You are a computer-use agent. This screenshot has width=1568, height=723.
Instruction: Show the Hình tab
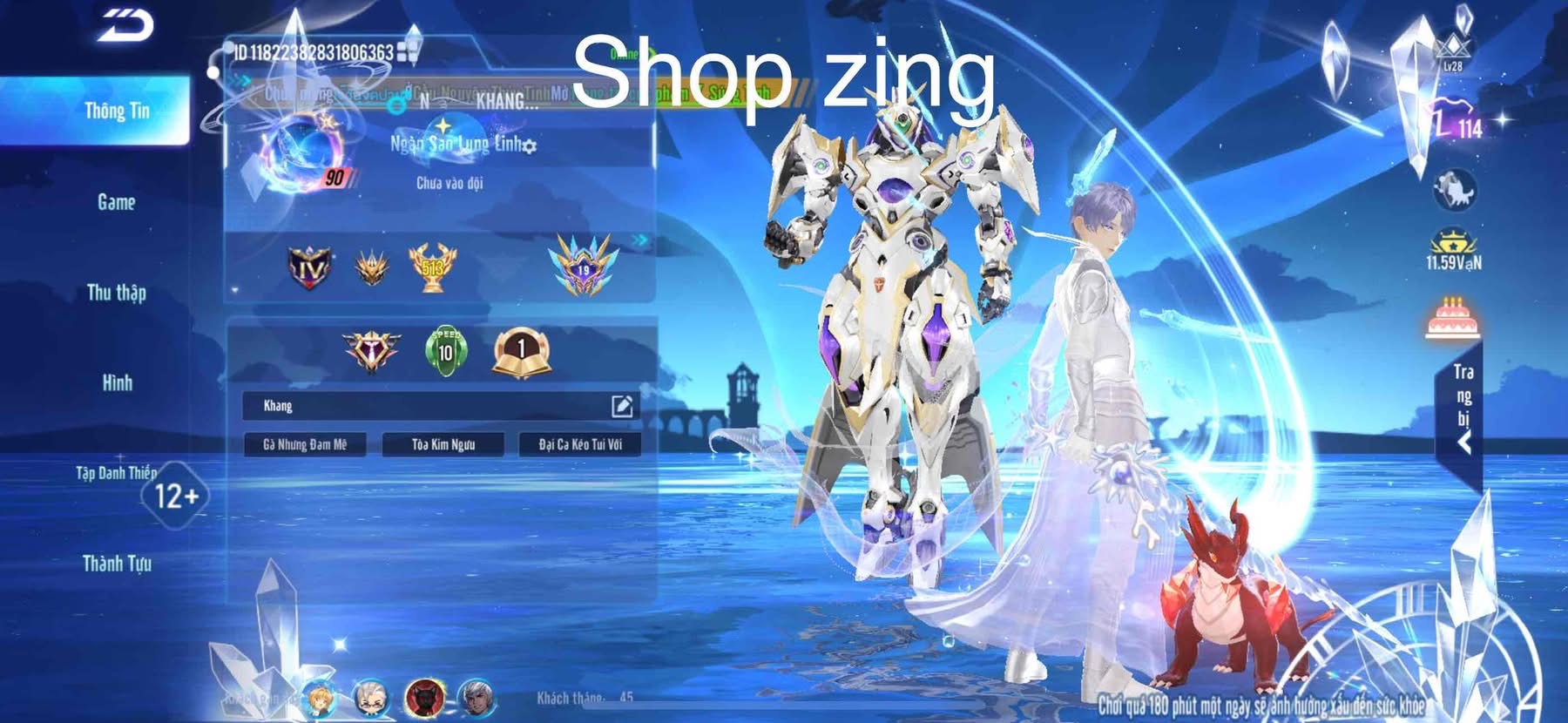point(117,382)
